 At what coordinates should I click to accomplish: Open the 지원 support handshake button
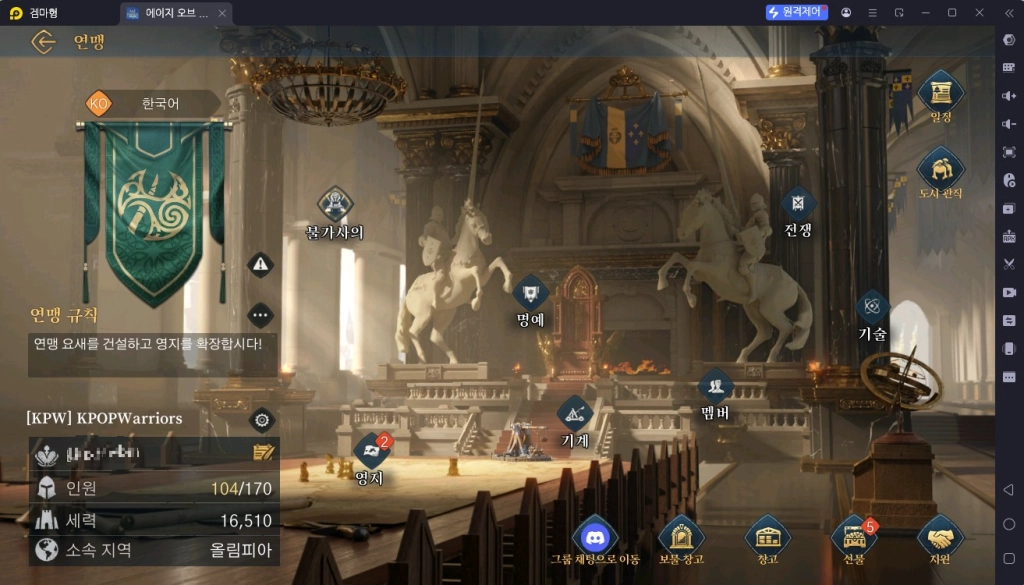point(940,537)
